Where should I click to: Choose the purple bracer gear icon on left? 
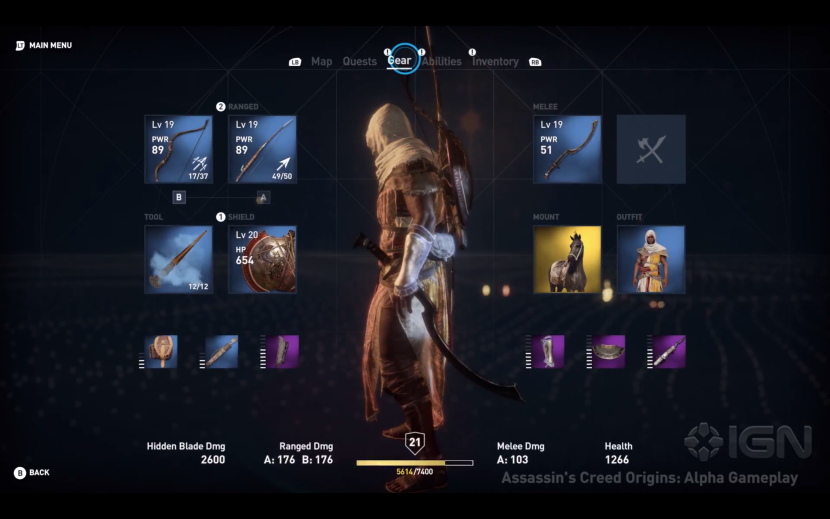point(283,351)
